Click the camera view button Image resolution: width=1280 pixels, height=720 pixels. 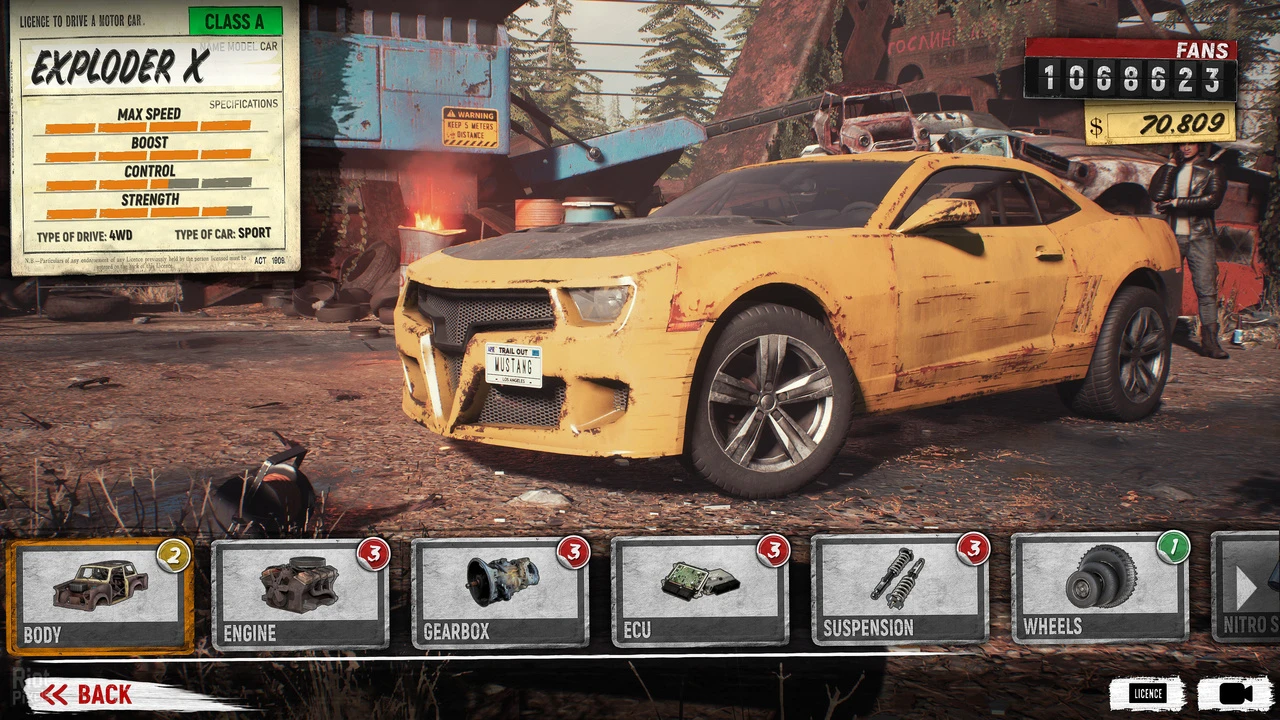[x=1234, y=693]
